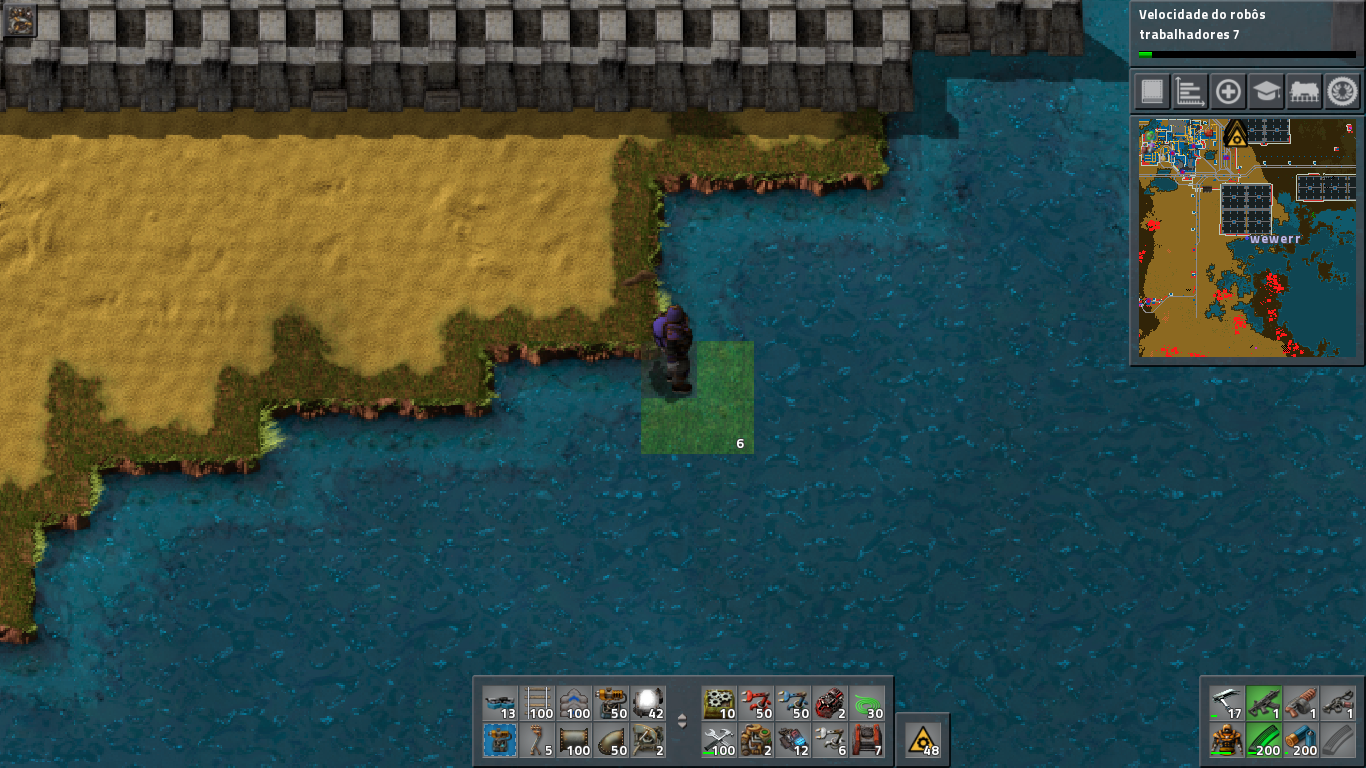Select the shotgun shells ammo slot
This screenshot has height=768, width=1366.
[1301, 741]
